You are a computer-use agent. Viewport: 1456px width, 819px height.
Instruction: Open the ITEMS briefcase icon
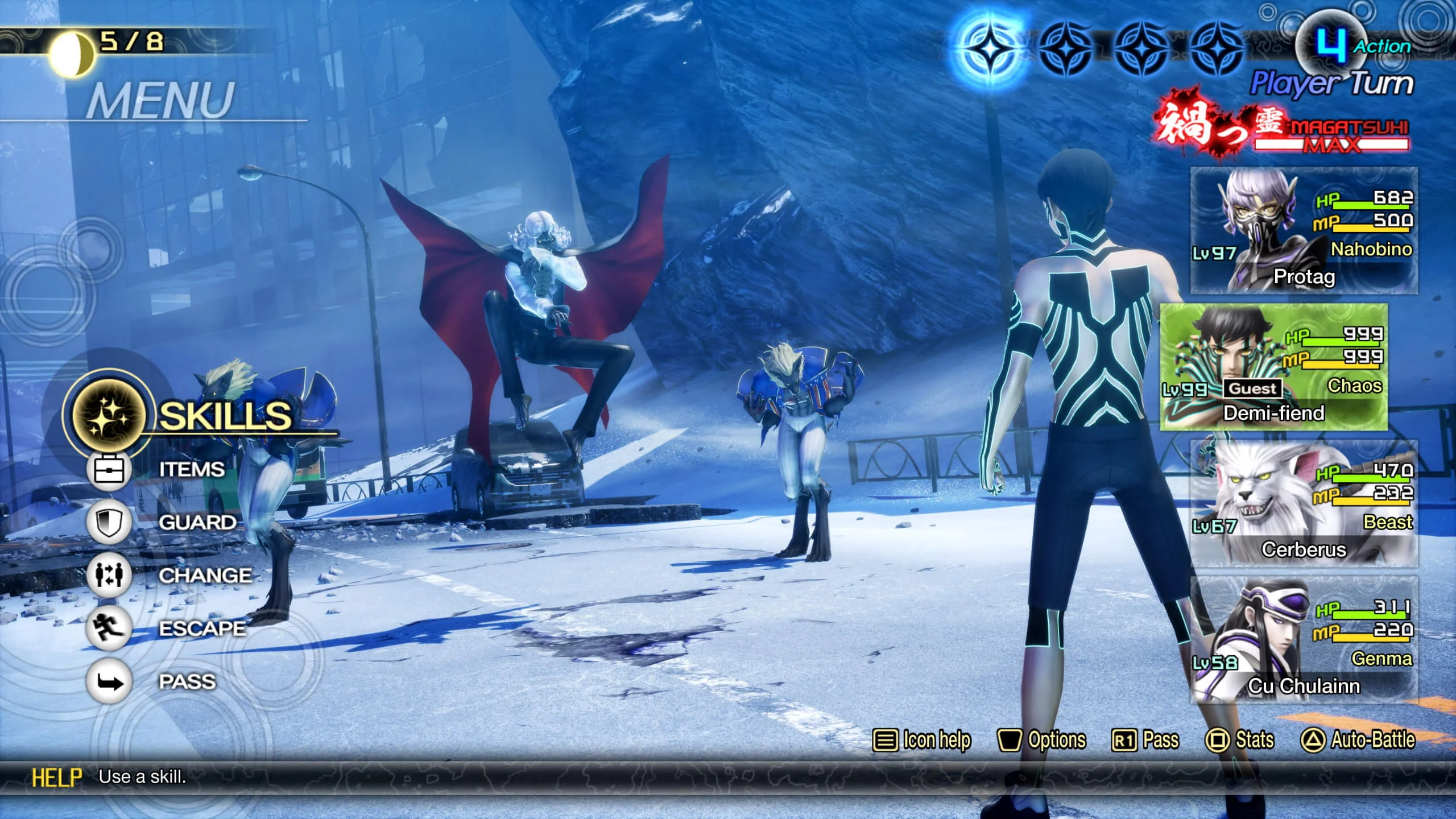(109, 470)
